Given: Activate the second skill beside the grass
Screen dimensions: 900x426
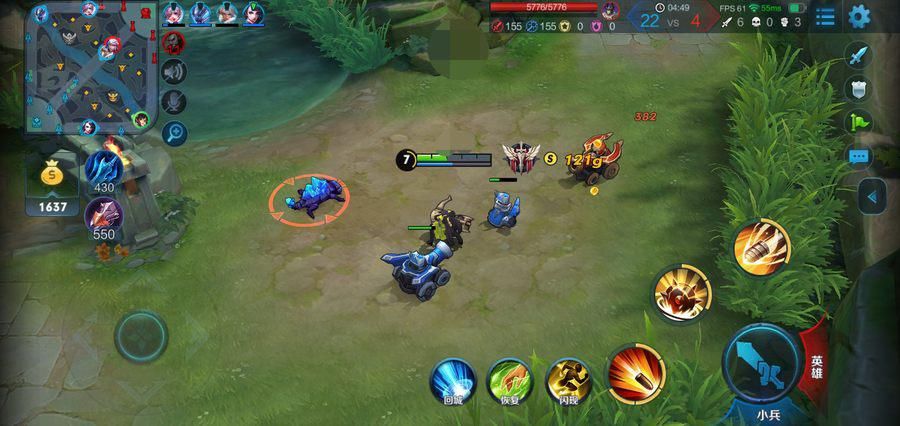Looking at the screenshot, I should tap(683, 294).
